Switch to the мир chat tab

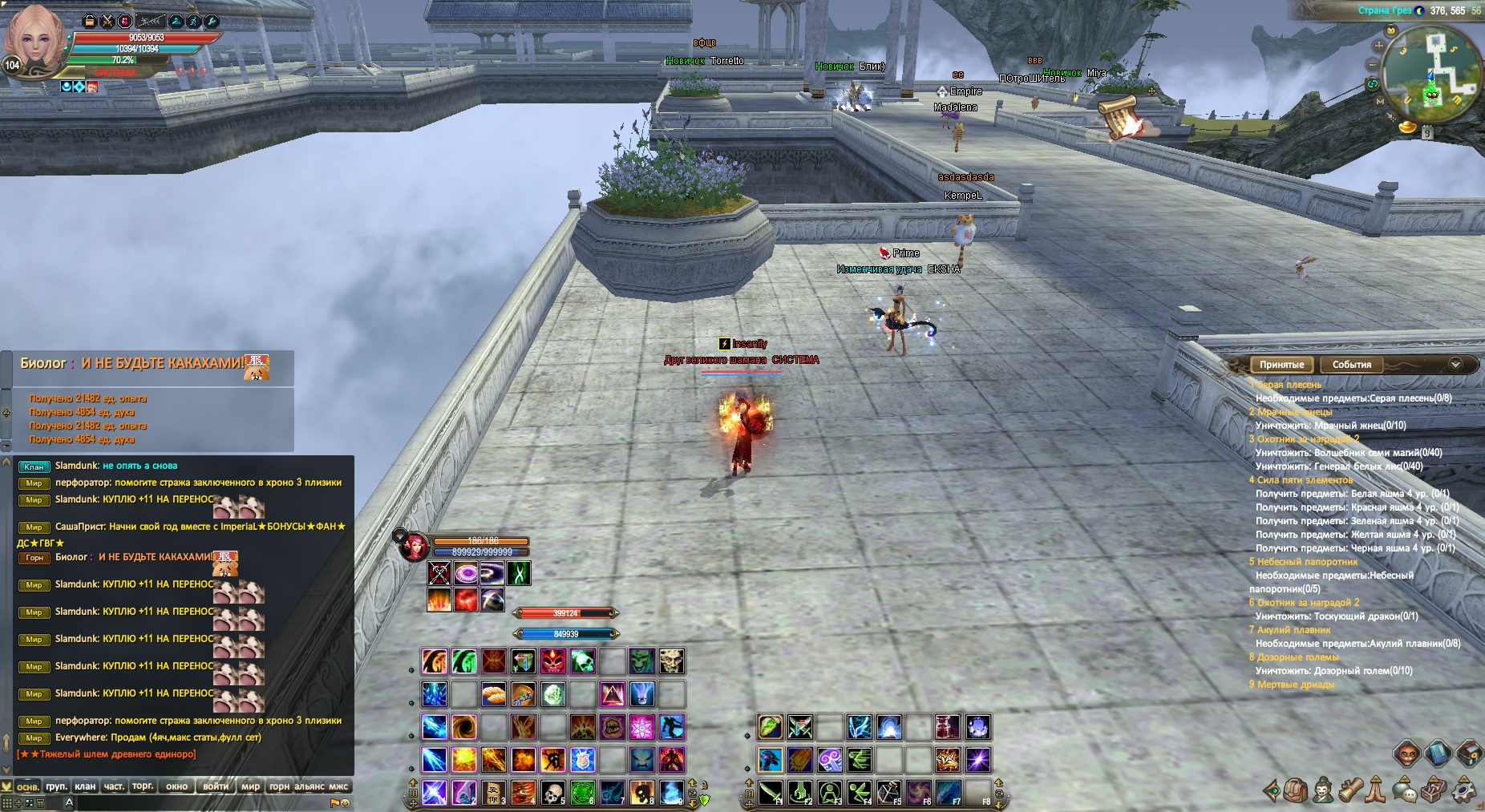pos(250,786)
